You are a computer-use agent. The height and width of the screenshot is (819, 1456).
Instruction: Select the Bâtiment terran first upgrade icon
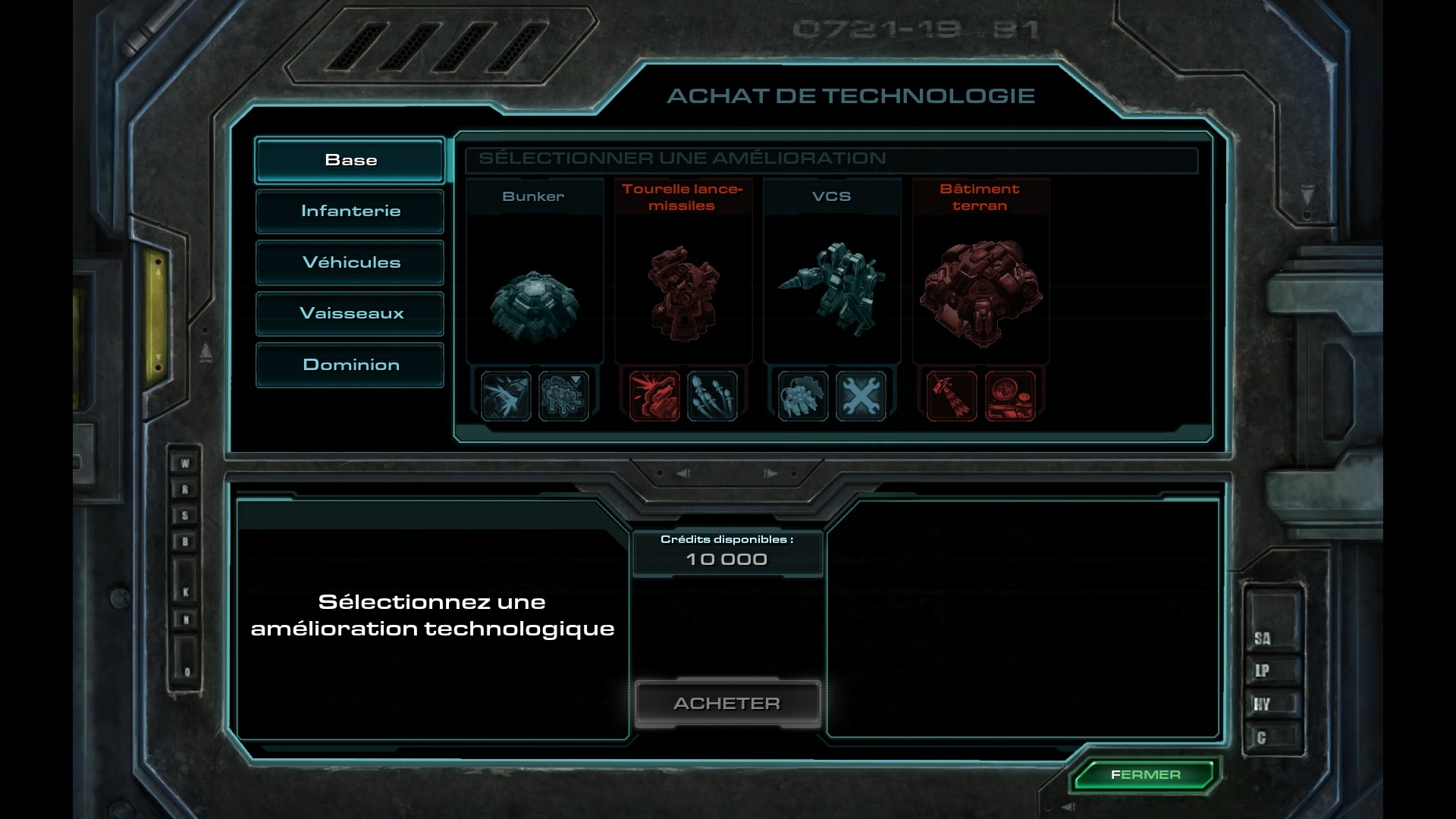(952, 395)
